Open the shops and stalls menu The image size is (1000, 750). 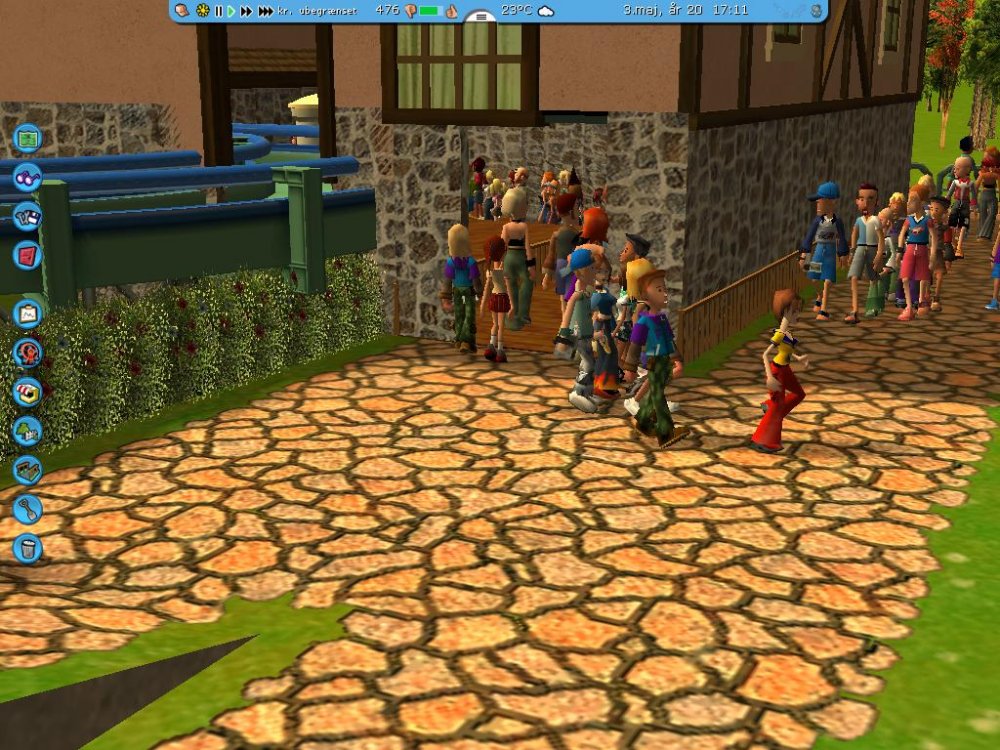(x=27, y=391)
